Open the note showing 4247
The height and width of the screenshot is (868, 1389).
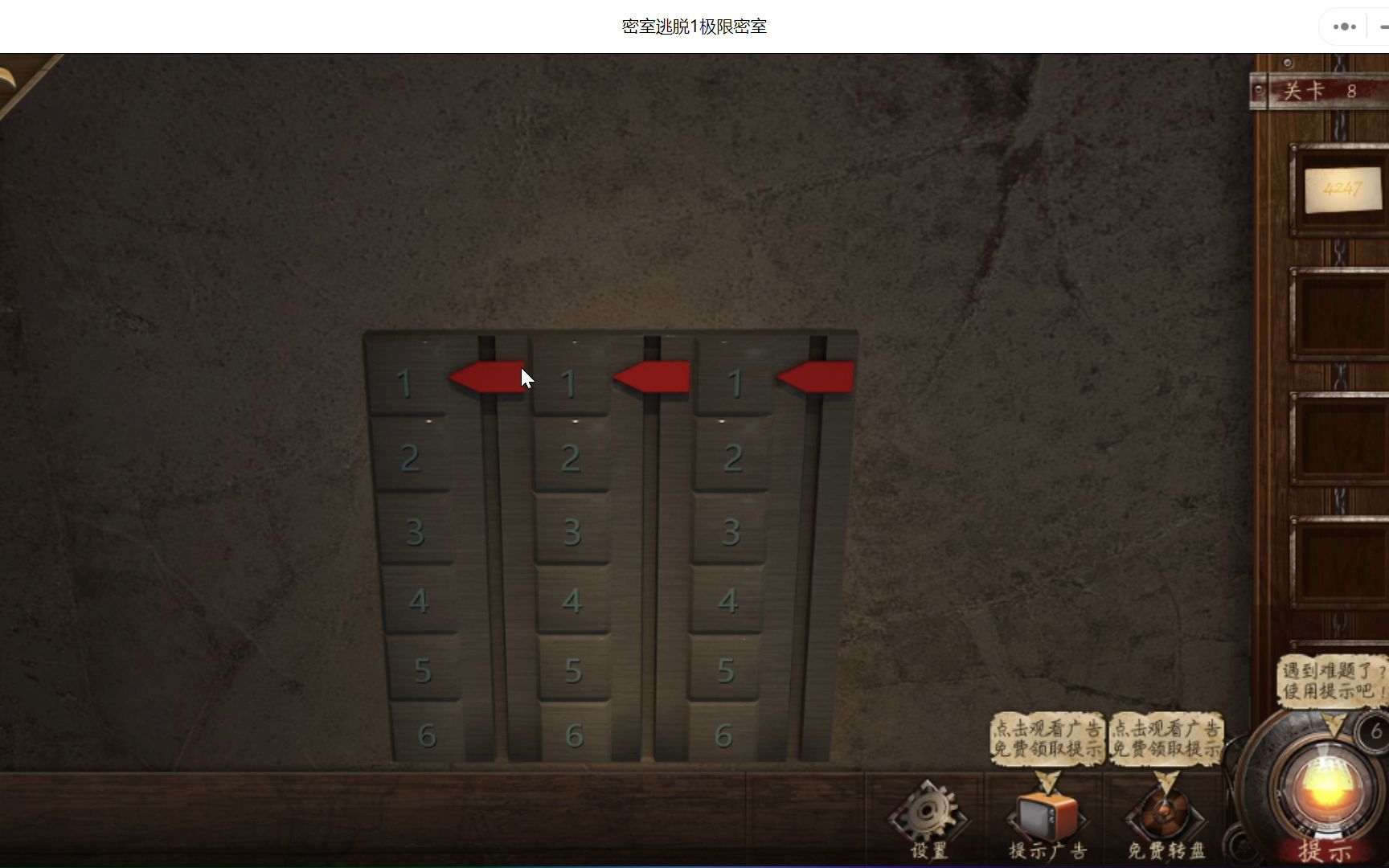[1341, 190]
